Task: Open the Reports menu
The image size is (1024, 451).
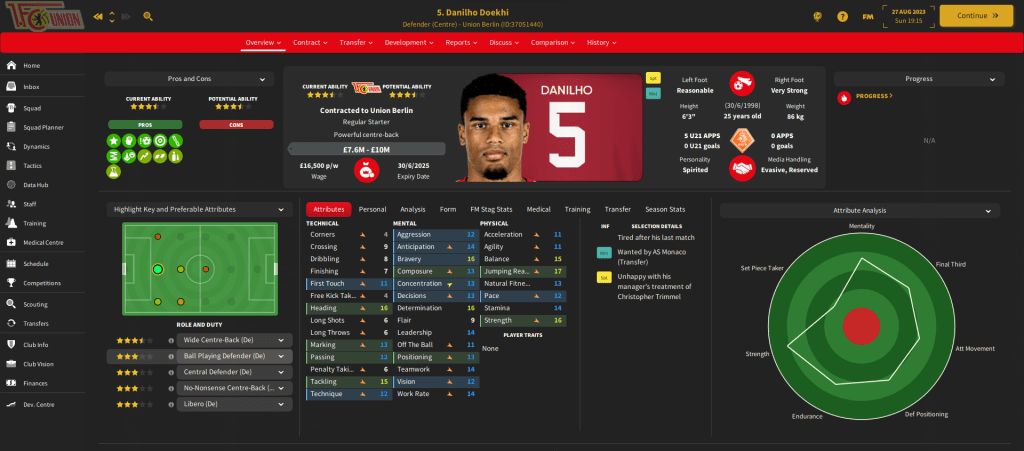Action: [463, 43]
